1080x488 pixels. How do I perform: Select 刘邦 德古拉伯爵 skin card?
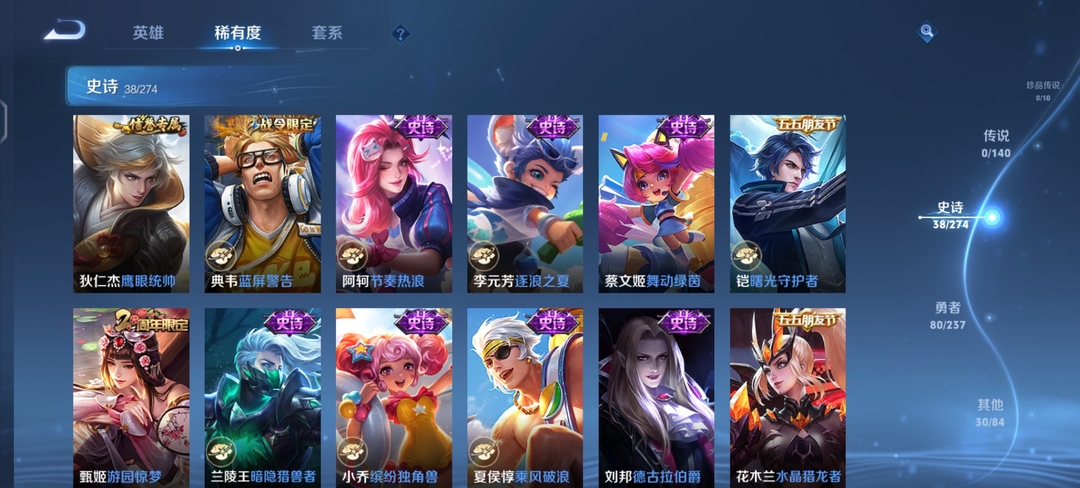(x=656, y=397)
